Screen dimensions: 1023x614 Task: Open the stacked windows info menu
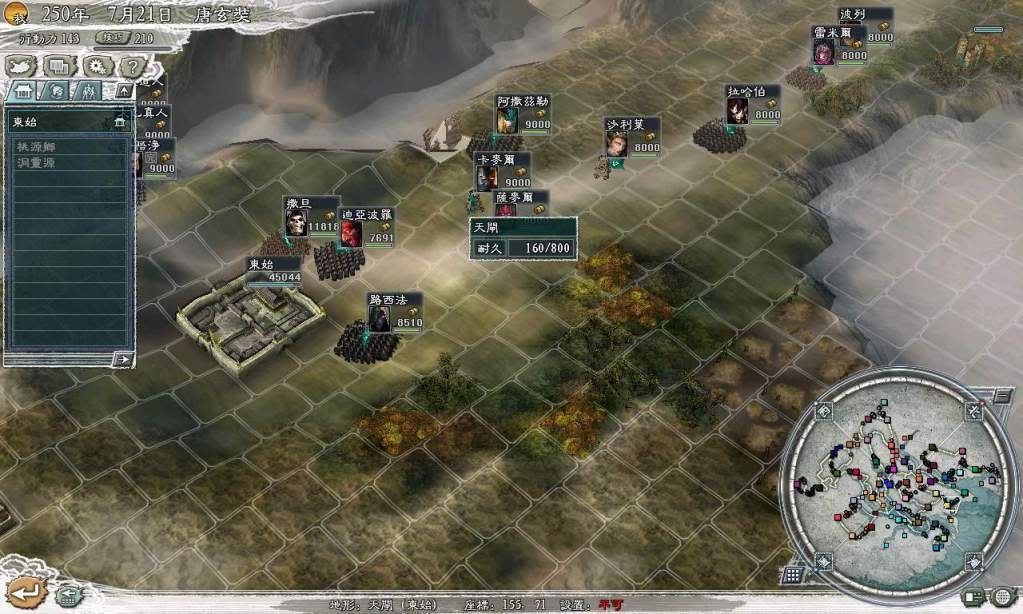59,66
